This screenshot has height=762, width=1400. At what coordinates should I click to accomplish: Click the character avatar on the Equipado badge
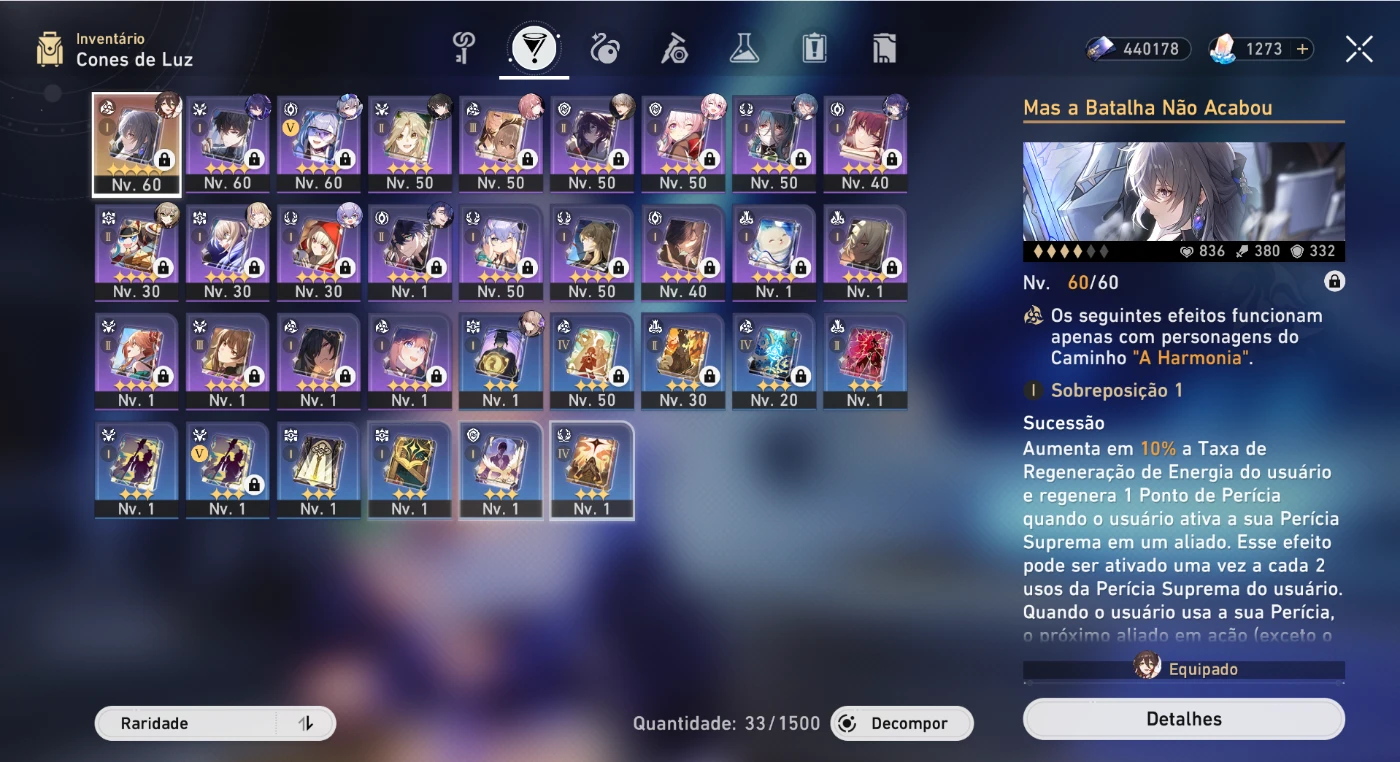click(1146, 670)
